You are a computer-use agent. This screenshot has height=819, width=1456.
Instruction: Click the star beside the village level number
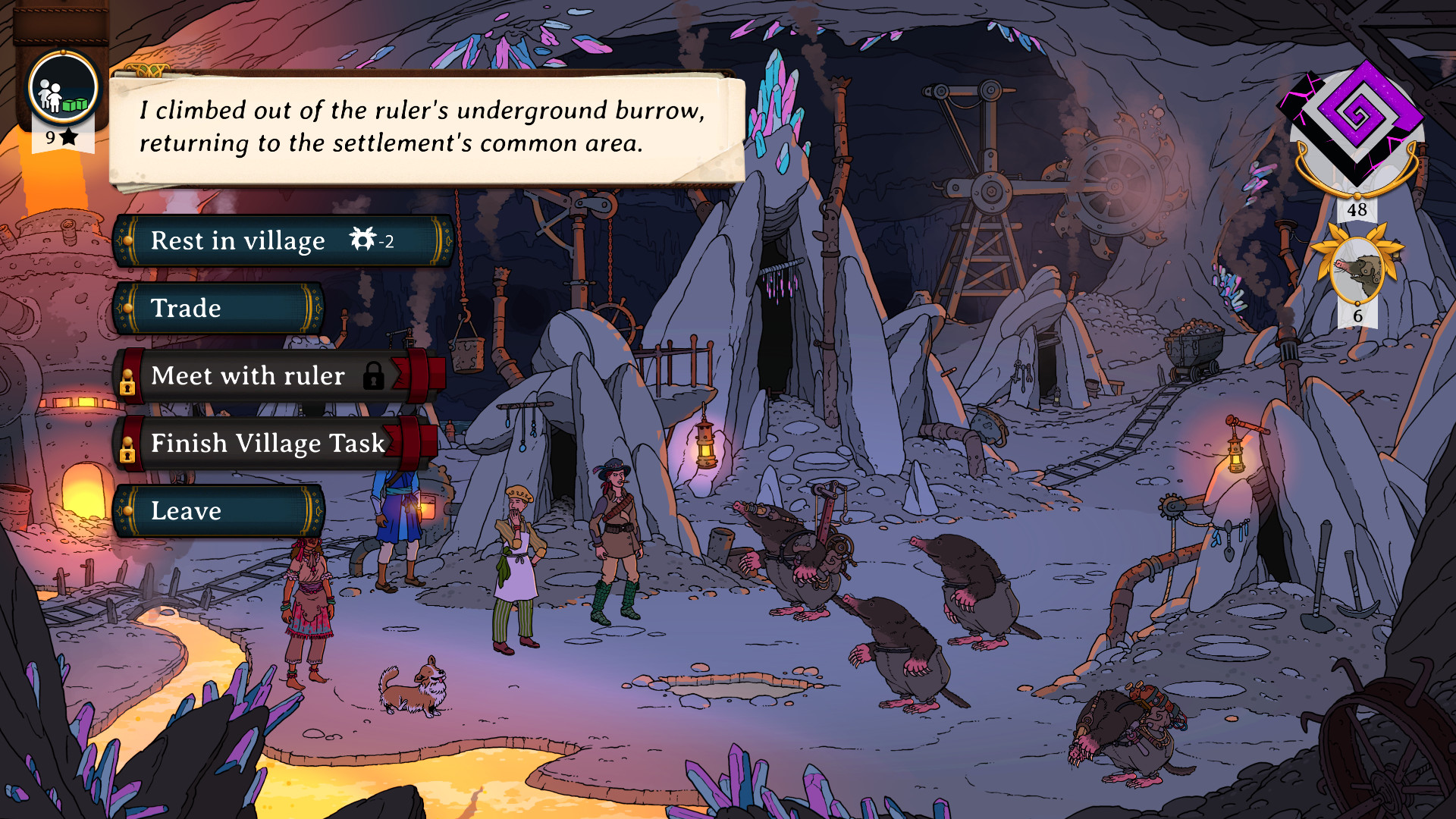click(x=67, y=138)
